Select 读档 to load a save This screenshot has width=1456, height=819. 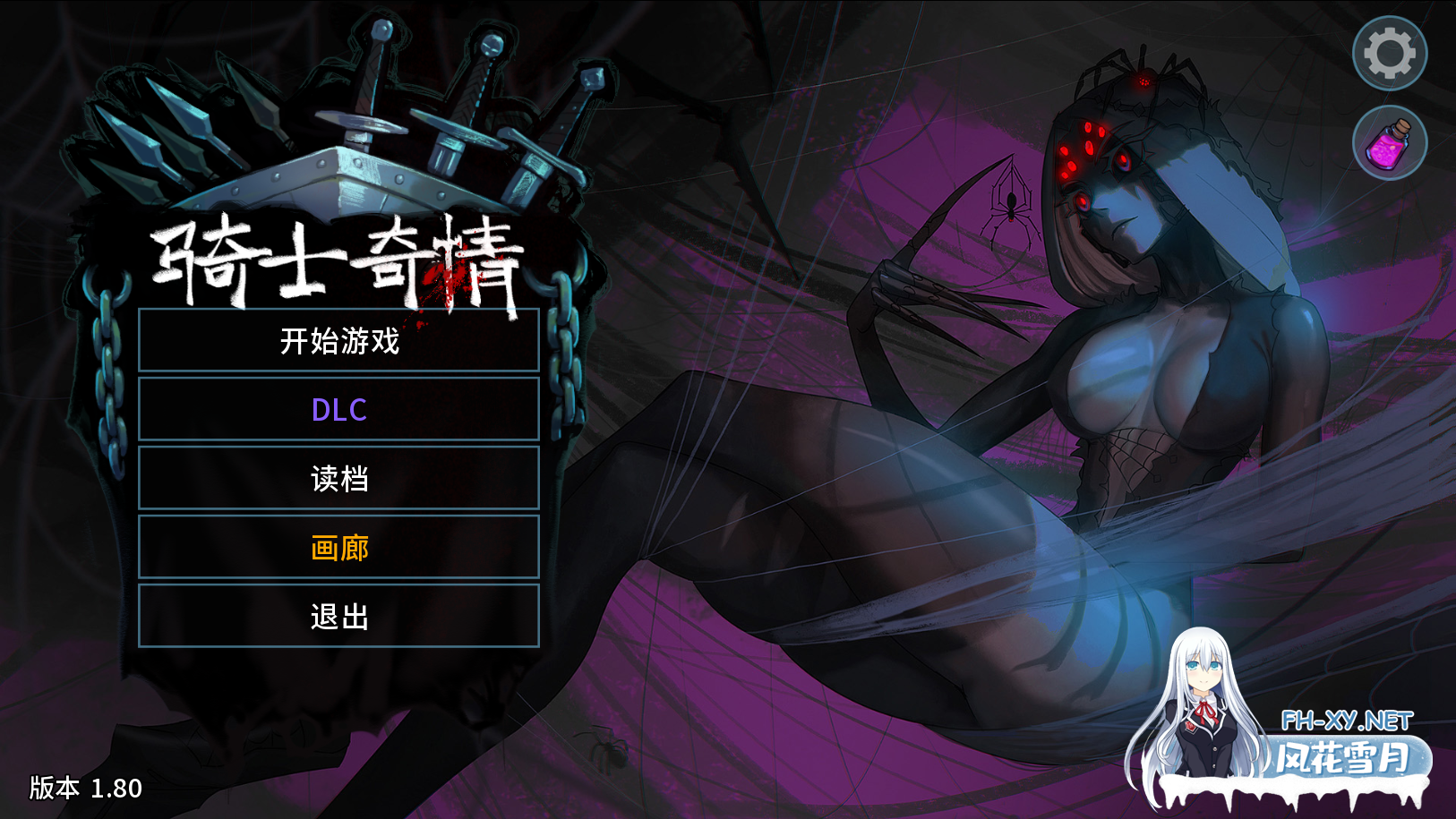pyautogui.click(x=338, y=479)
